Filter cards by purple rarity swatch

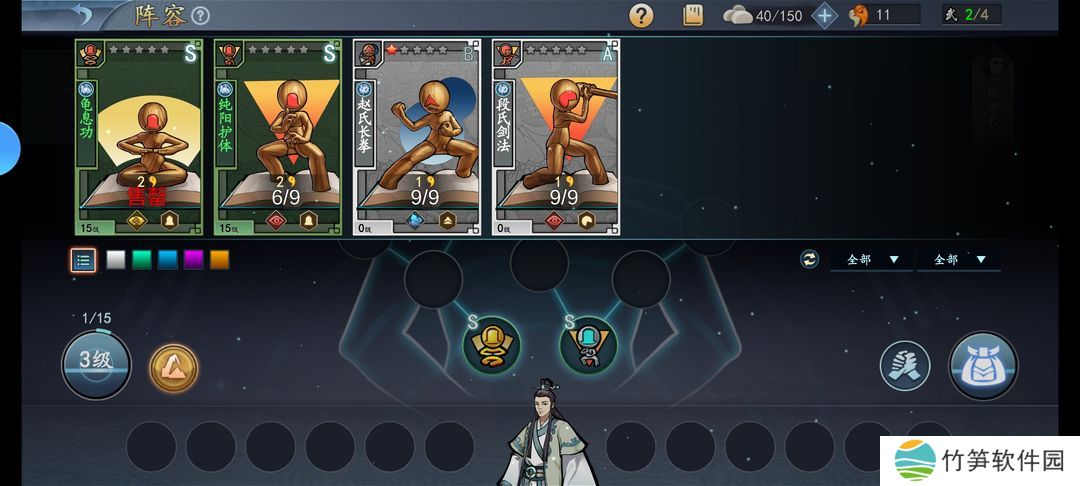pyautogui.click(x=194, y=260)
